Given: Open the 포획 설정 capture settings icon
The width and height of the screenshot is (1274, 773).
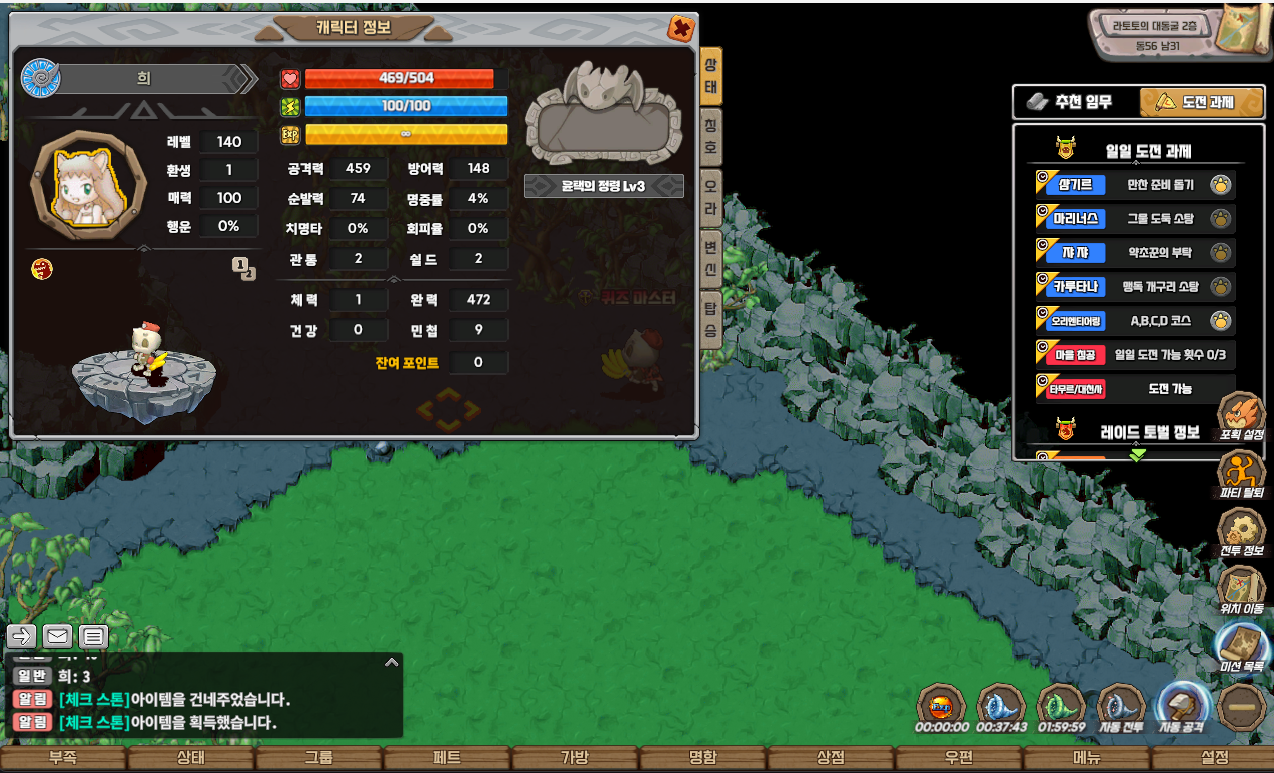Looking at the screenshot, I should pos(1241,413).
